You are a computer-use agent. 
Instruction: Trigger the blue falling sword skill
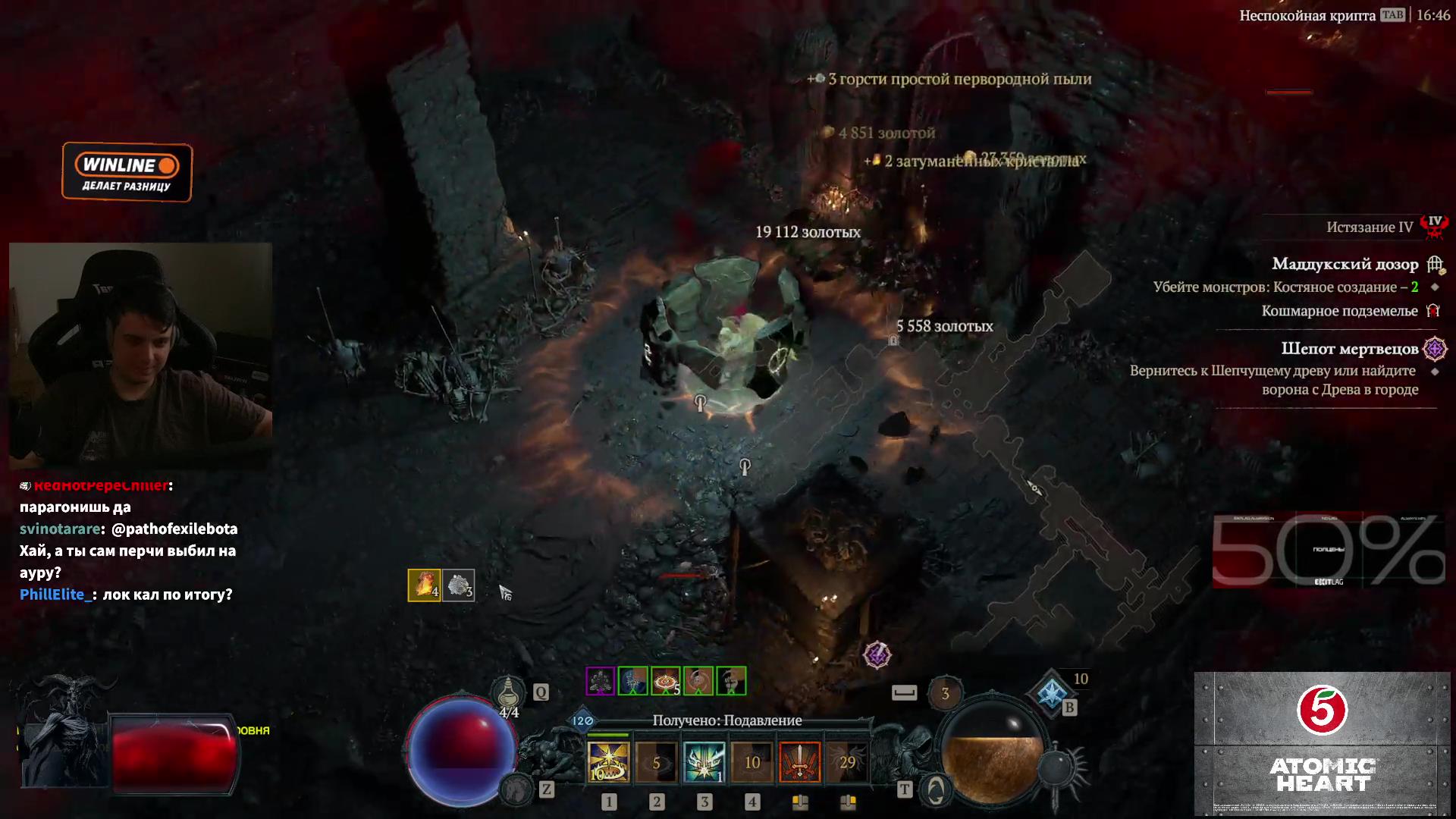tap(704, 761)
